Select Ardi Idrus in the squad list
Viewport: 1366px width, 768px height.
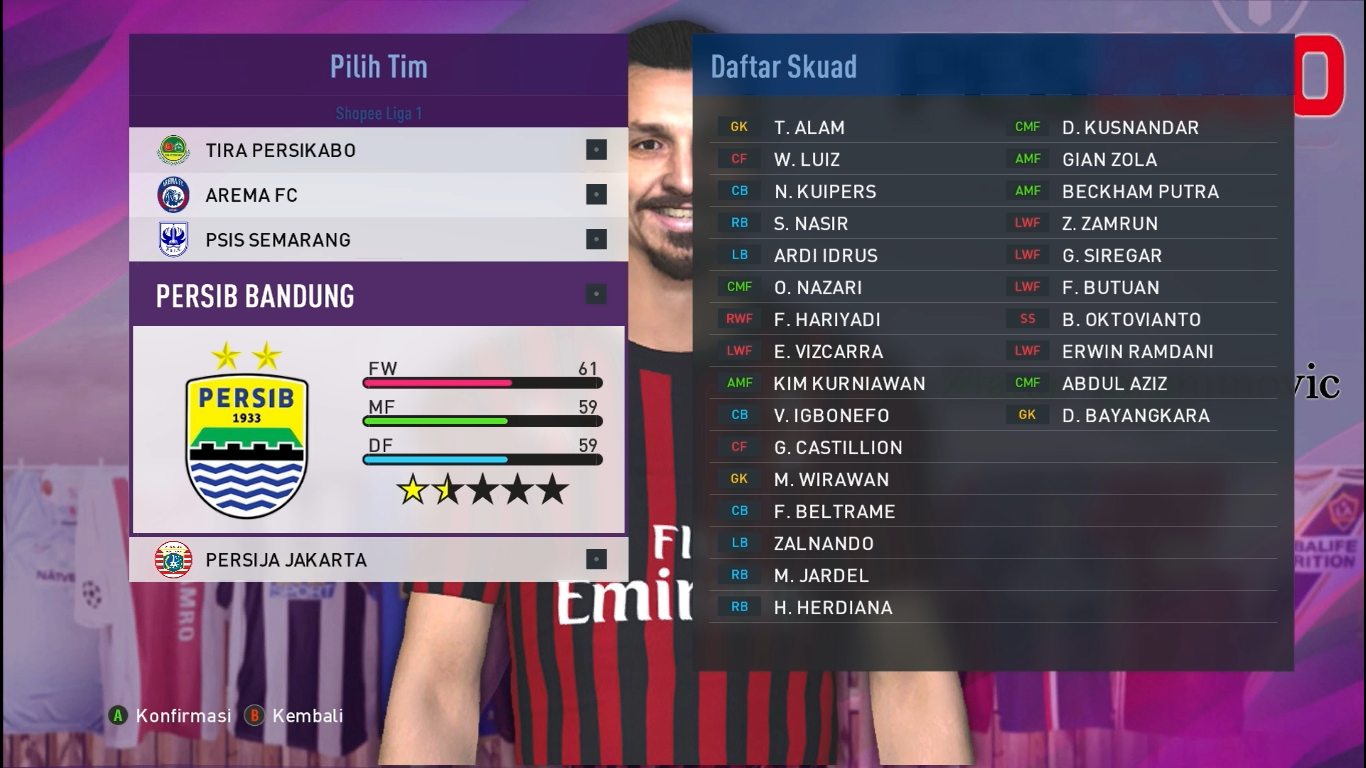(825, 256)
